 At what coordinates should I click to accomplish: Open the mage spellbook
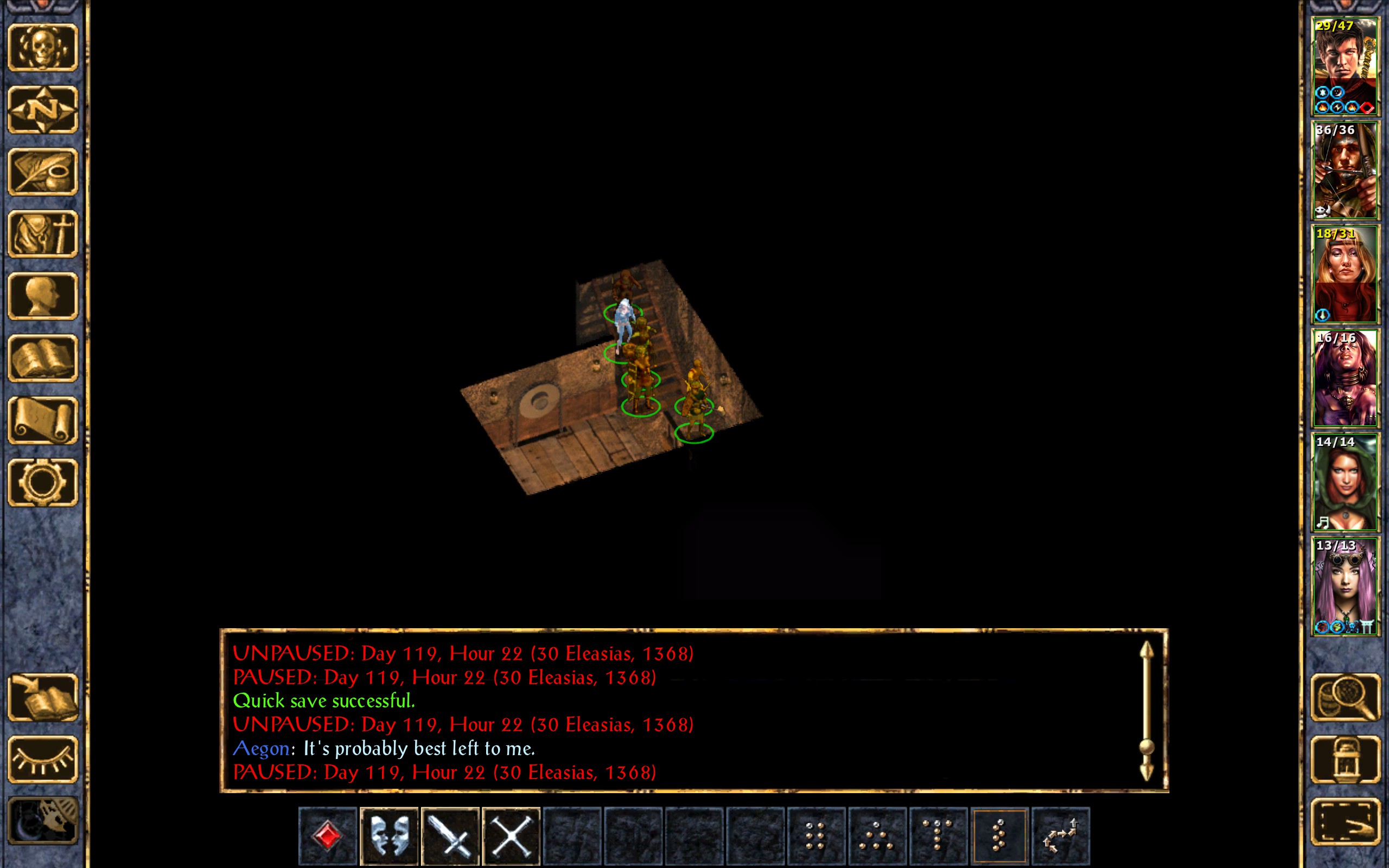43,358
